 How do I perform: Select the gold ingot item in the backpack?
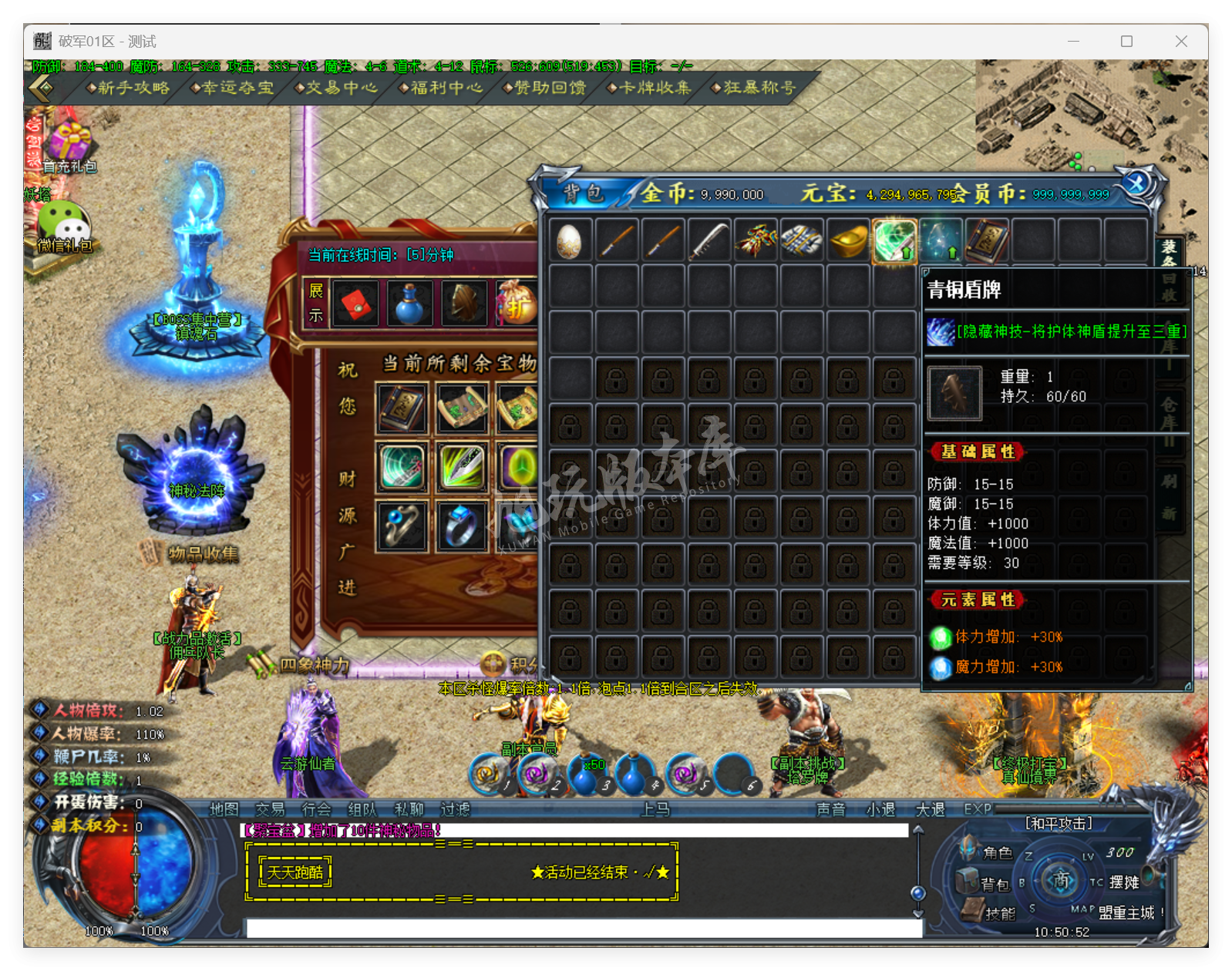(847, 240)
